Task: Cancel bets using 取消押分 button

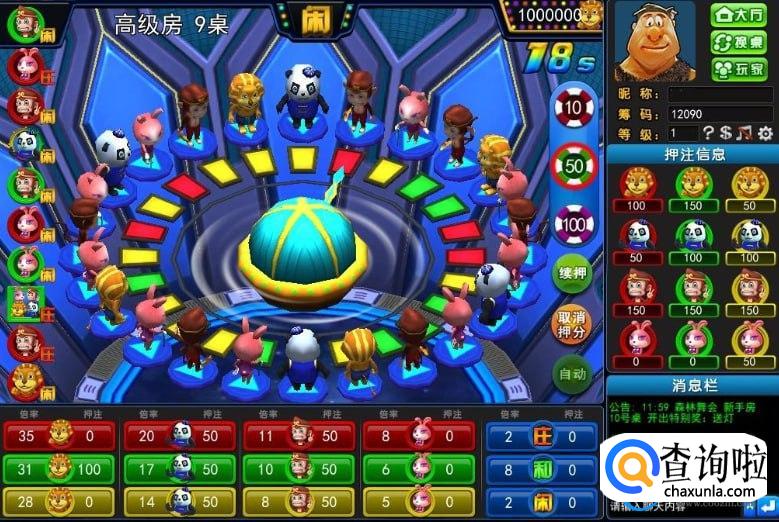Action: pos(572,324)
